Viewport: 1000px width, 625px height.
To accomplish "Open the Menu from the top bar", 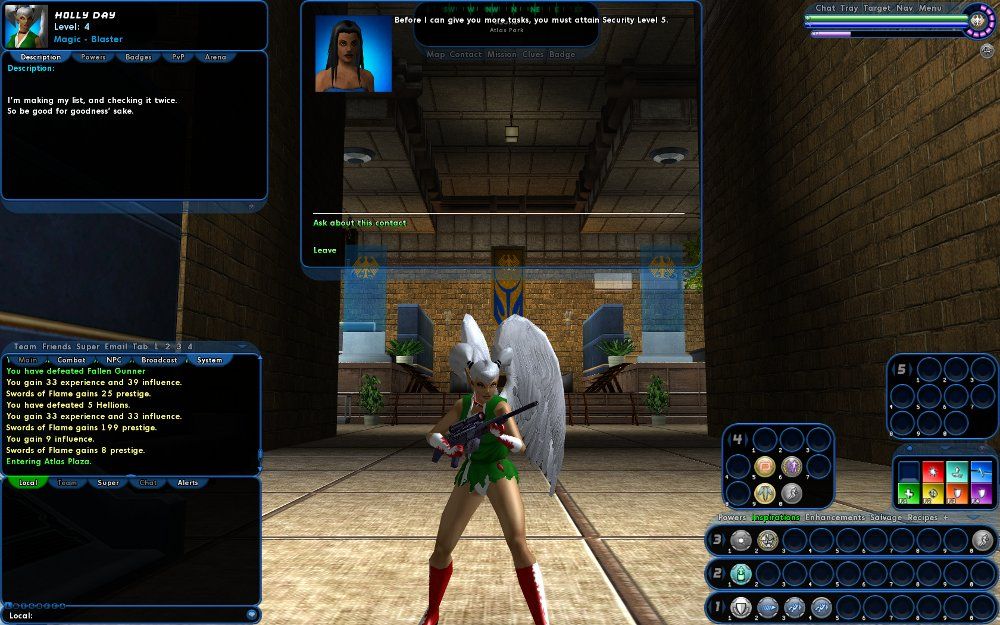I will click(x=930, y=8).
